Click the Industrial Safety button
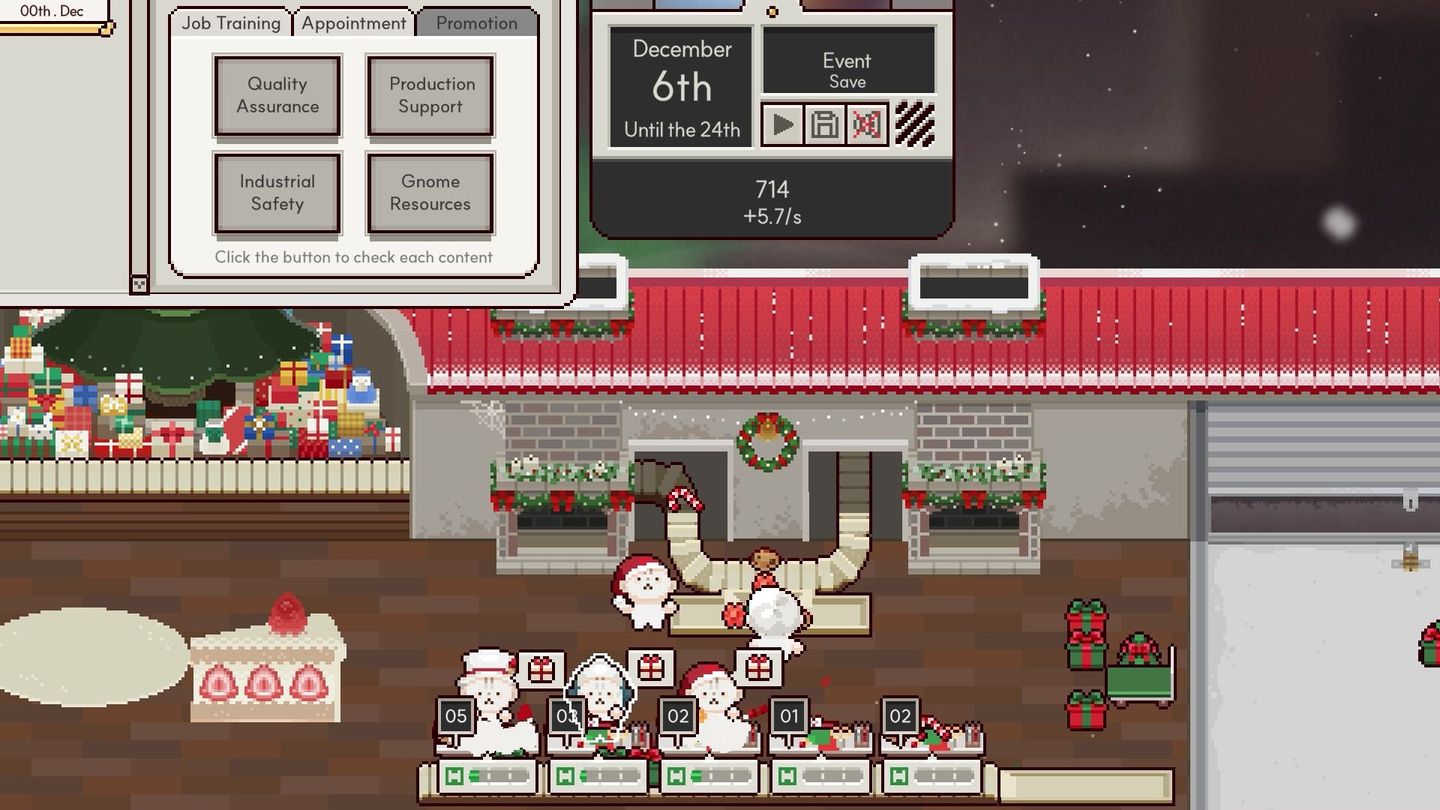The width and height of the screenshot is (1440, 810). pyautogui.click(x=277, y=193)
